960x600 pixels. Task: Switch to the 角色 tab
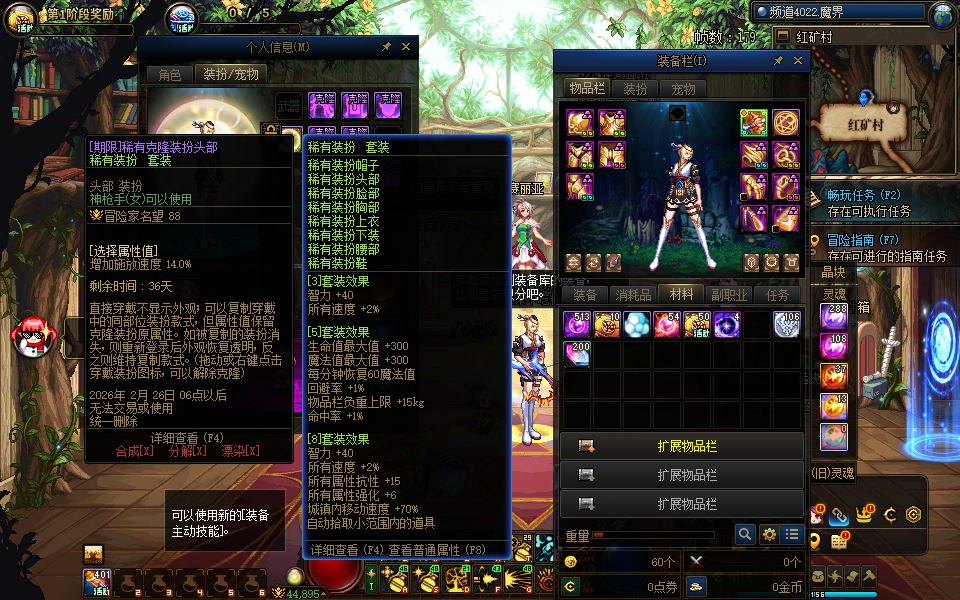coord(170,74)
